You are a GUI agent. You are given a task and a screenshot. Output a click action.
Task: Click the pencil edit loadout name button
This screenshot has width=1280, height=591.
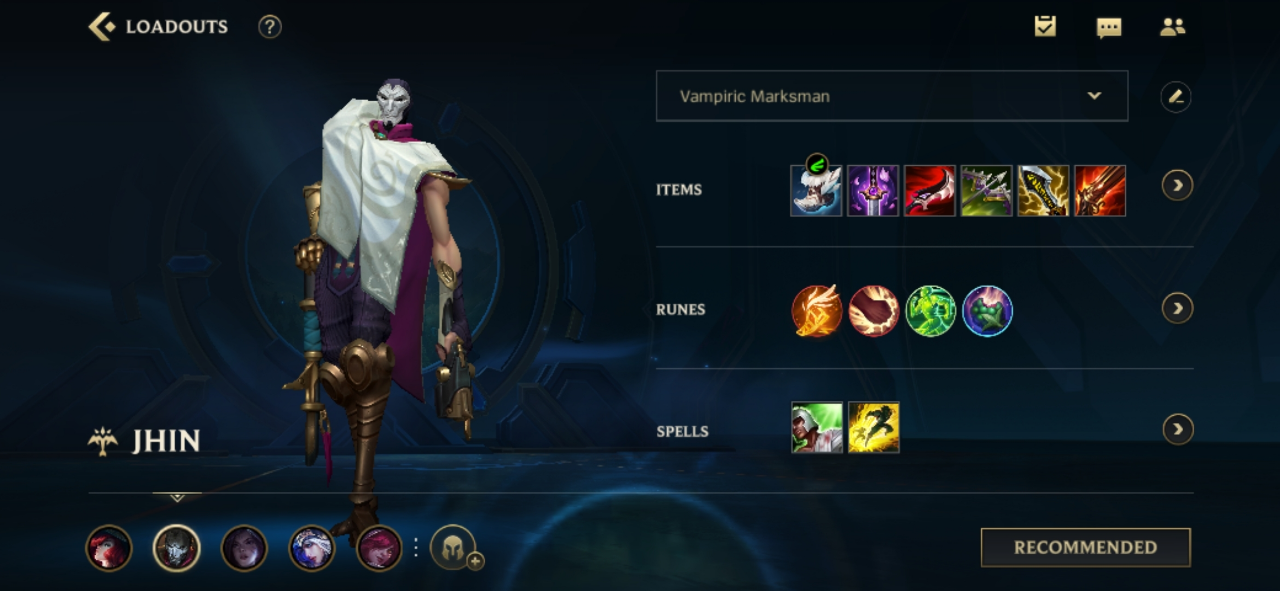[x=1175, y=97]
